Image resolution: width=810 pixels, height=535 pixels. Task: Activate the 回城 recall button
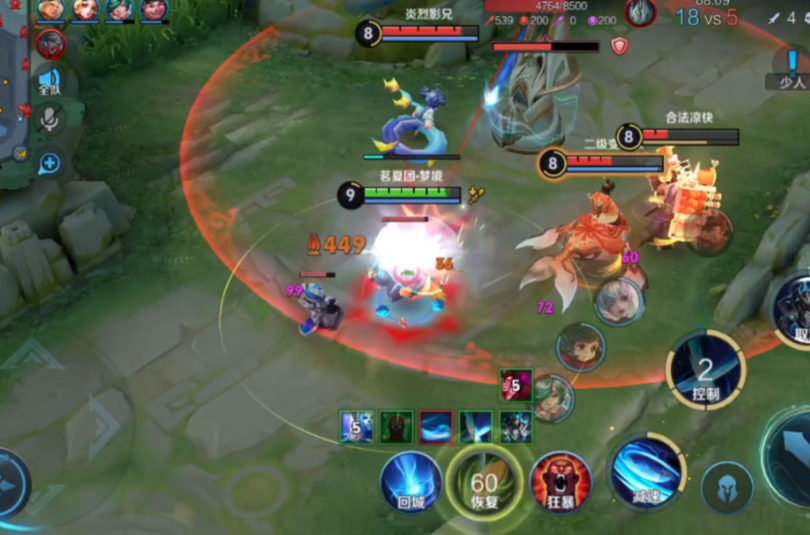[x=411, y=482]
